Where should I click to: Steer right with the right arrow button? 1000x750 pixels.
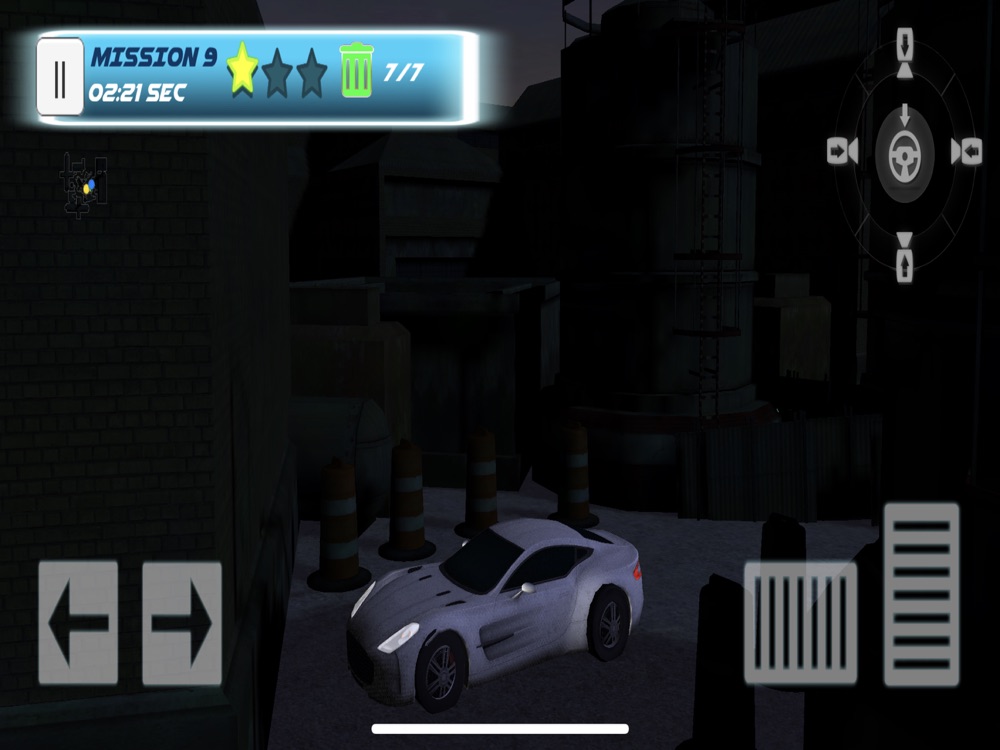pos(182,622)
